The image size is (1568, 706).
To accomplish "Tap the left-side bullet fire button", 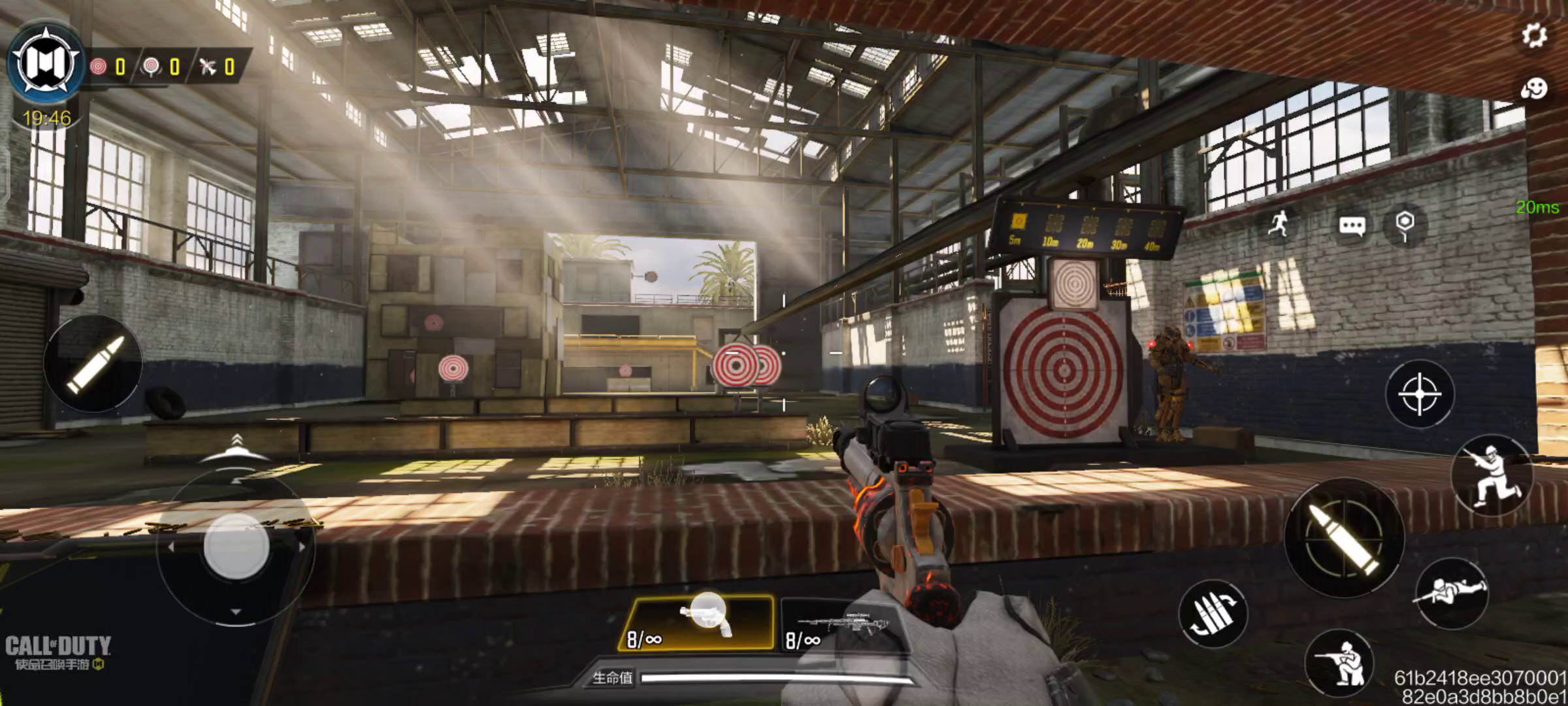I will coord(93,363).
